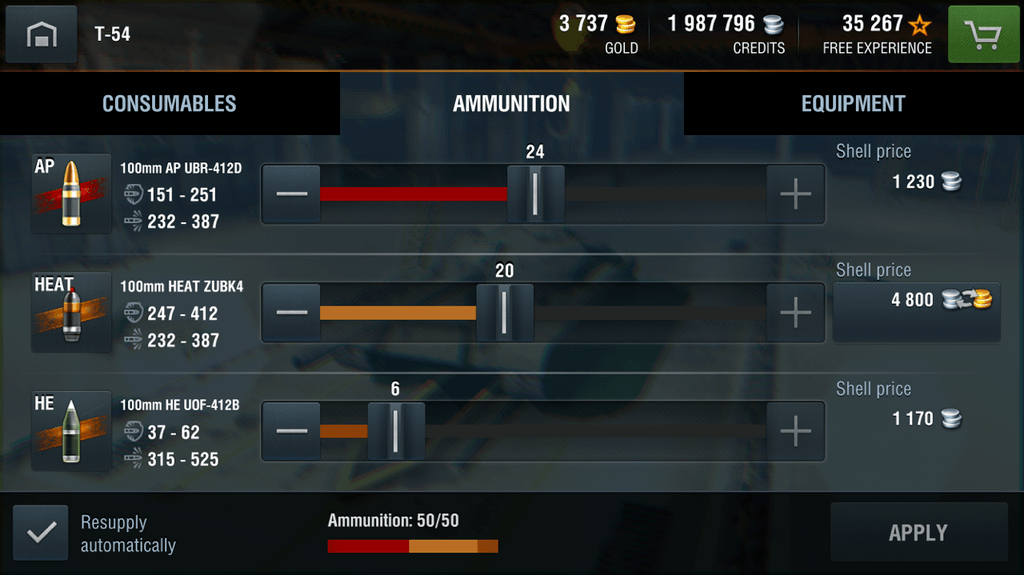Return to garage with the home button

[x=41, y=35]
